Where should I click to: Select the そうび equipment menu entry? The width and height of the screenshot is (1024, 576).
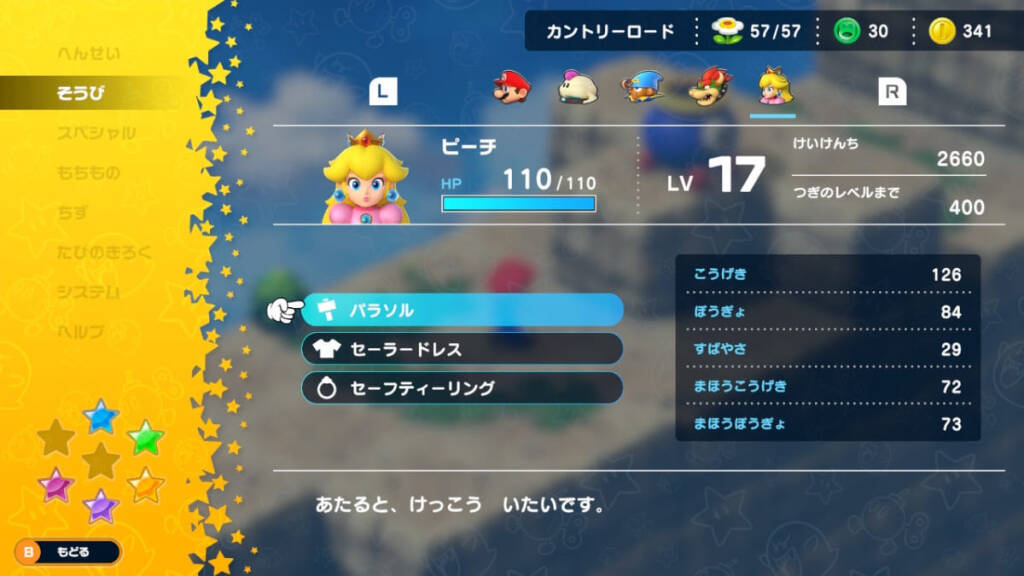pyautogui.click(x=82, y=93)
